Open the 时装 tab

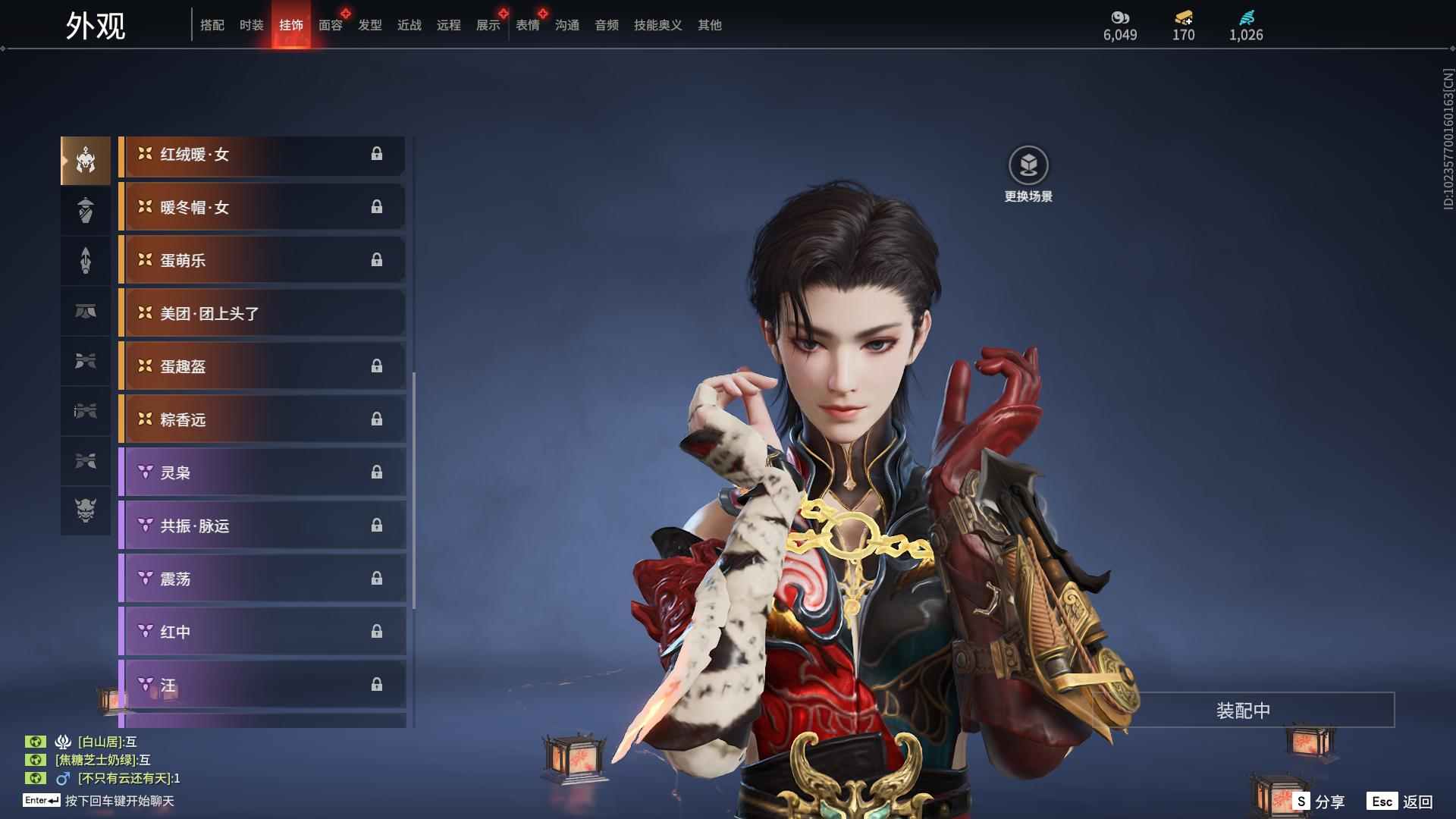click(251, 25)
